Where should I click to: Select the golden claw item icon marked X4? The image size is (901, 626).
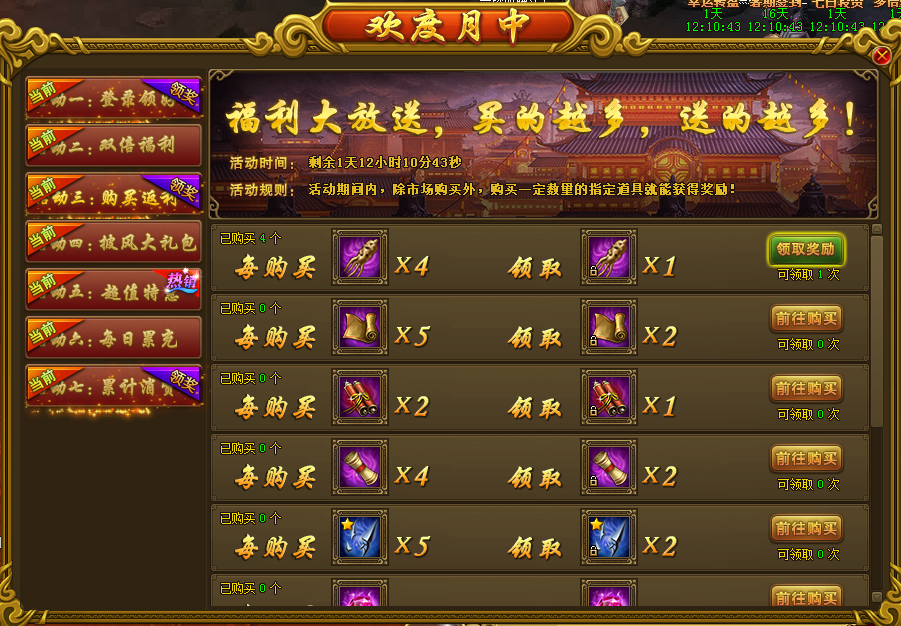(359, 257)
